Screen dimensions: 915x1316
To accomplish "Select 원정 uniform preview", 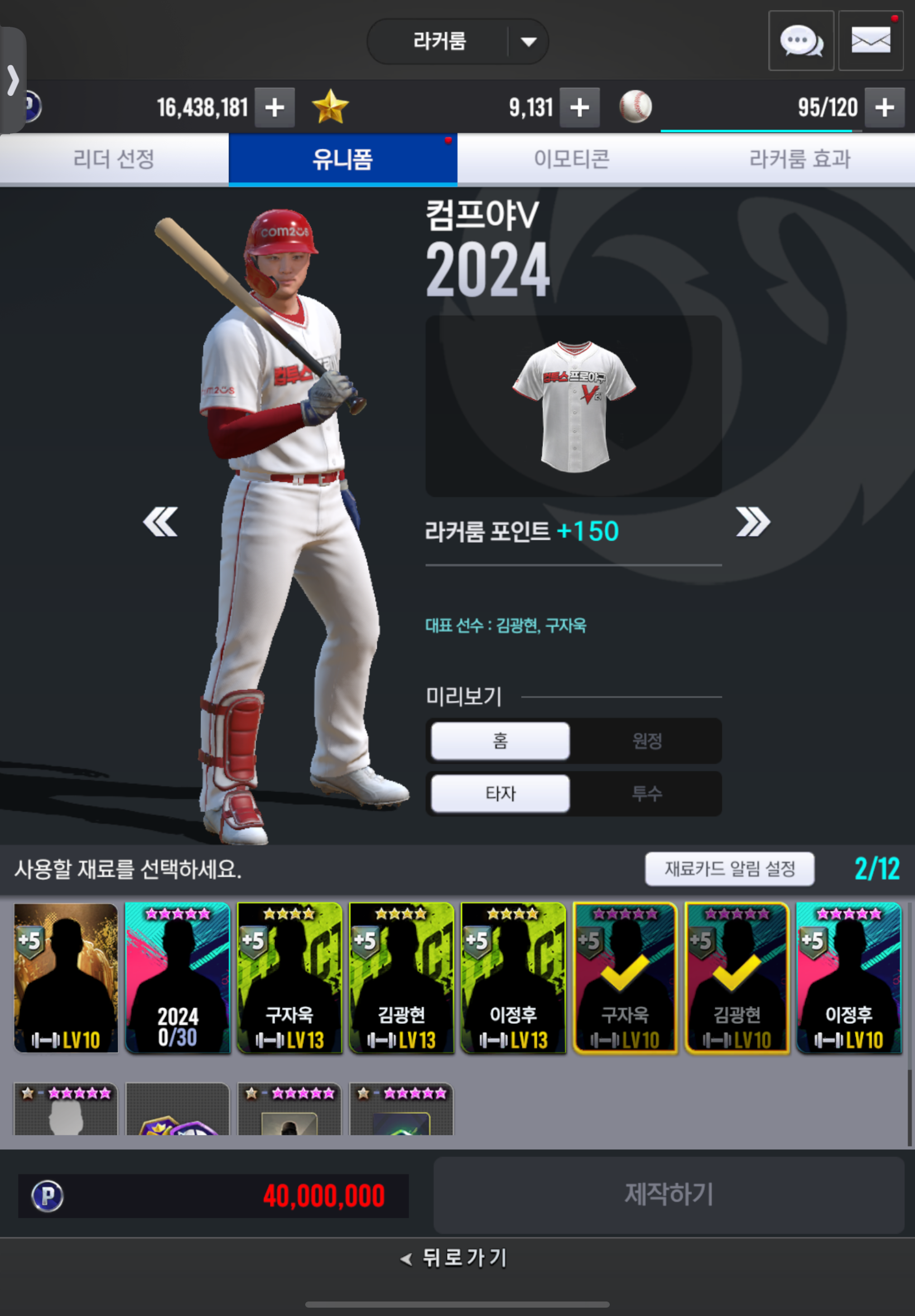I will point(647,741).
